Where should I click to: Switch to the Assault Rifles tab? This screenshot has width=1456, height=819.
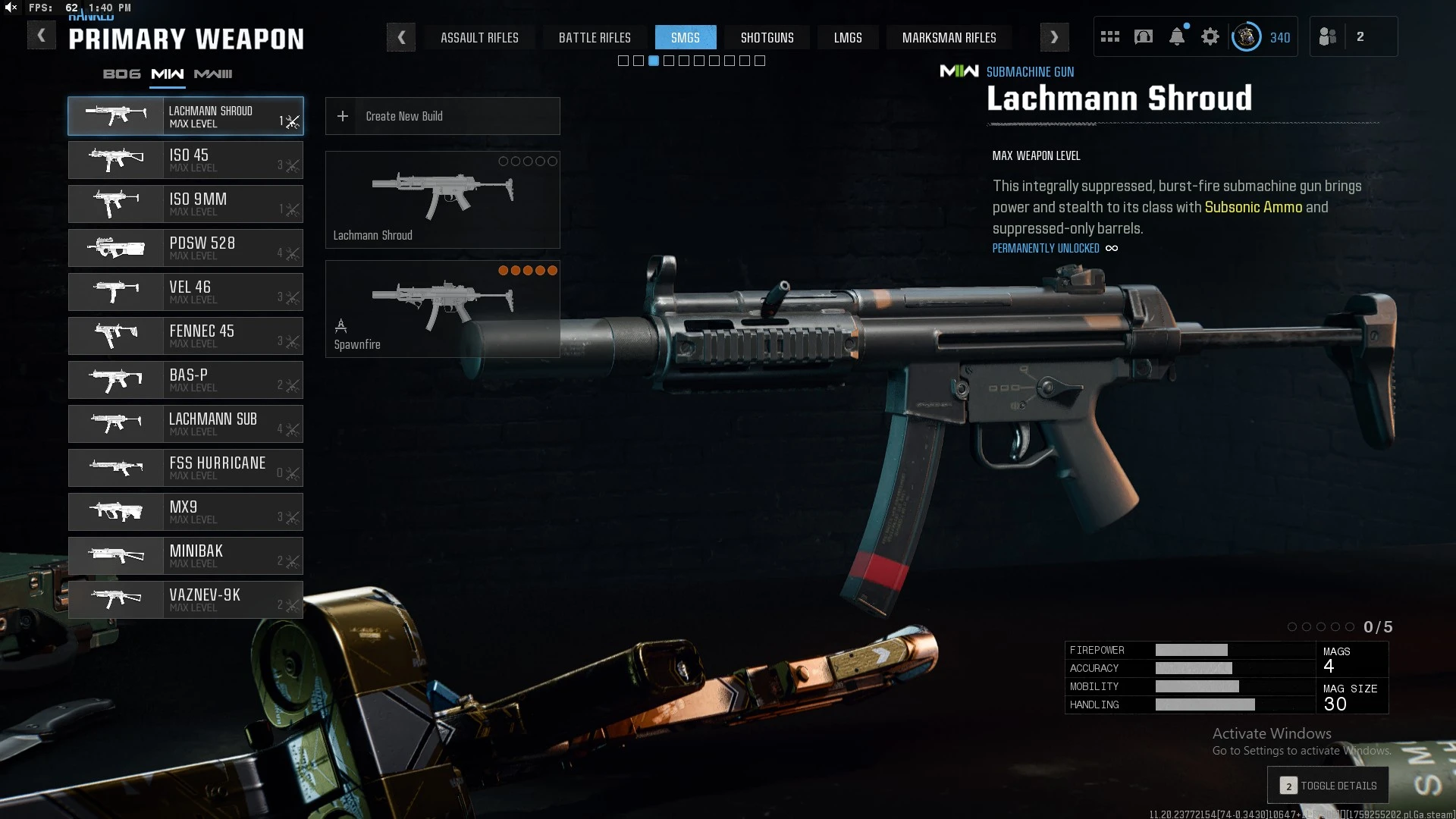coord(479,37)
